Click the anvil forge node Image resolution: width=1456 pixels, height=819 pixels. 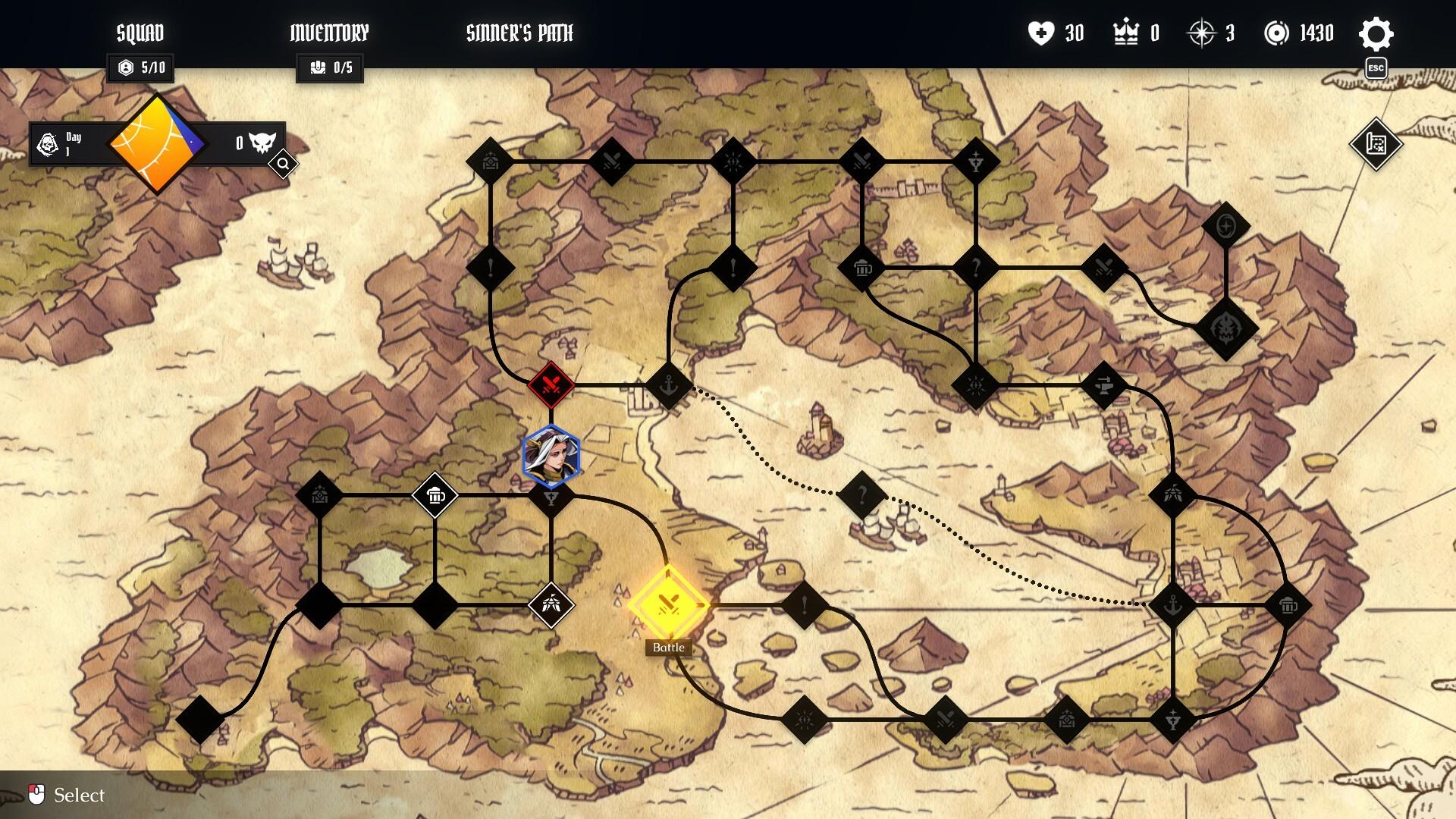tap(1103, 387)
